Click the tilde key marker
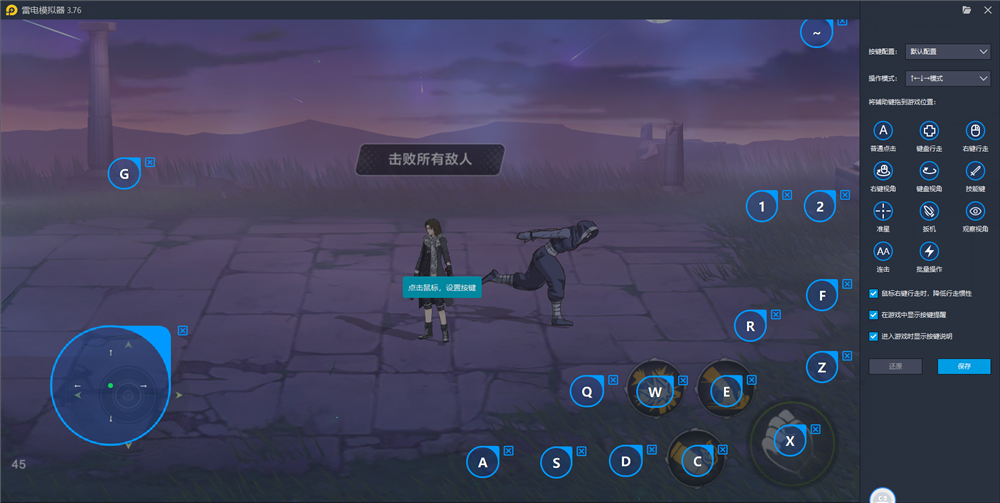 click(x=817, y=33)
